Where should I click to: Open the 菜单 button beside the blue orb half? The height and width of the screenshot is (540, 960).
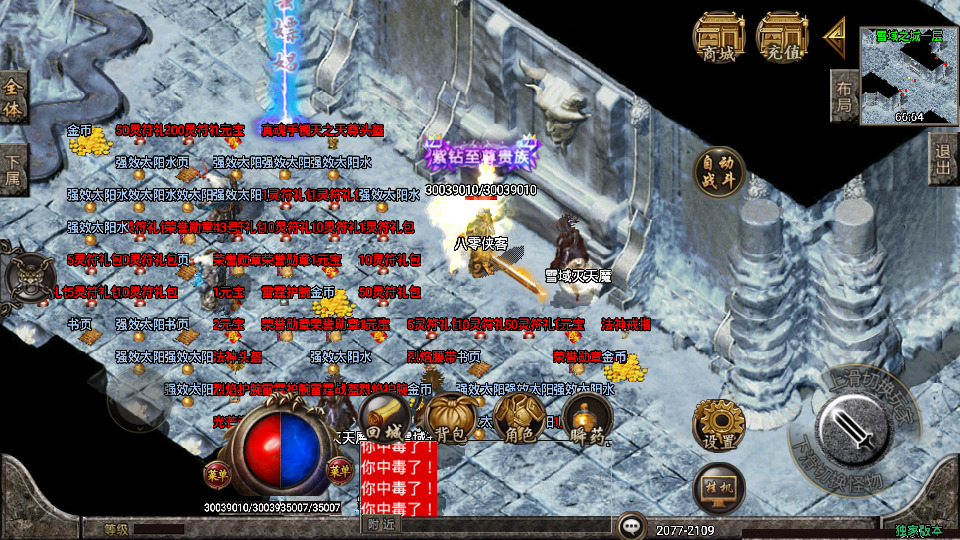[x=340, y=470]
